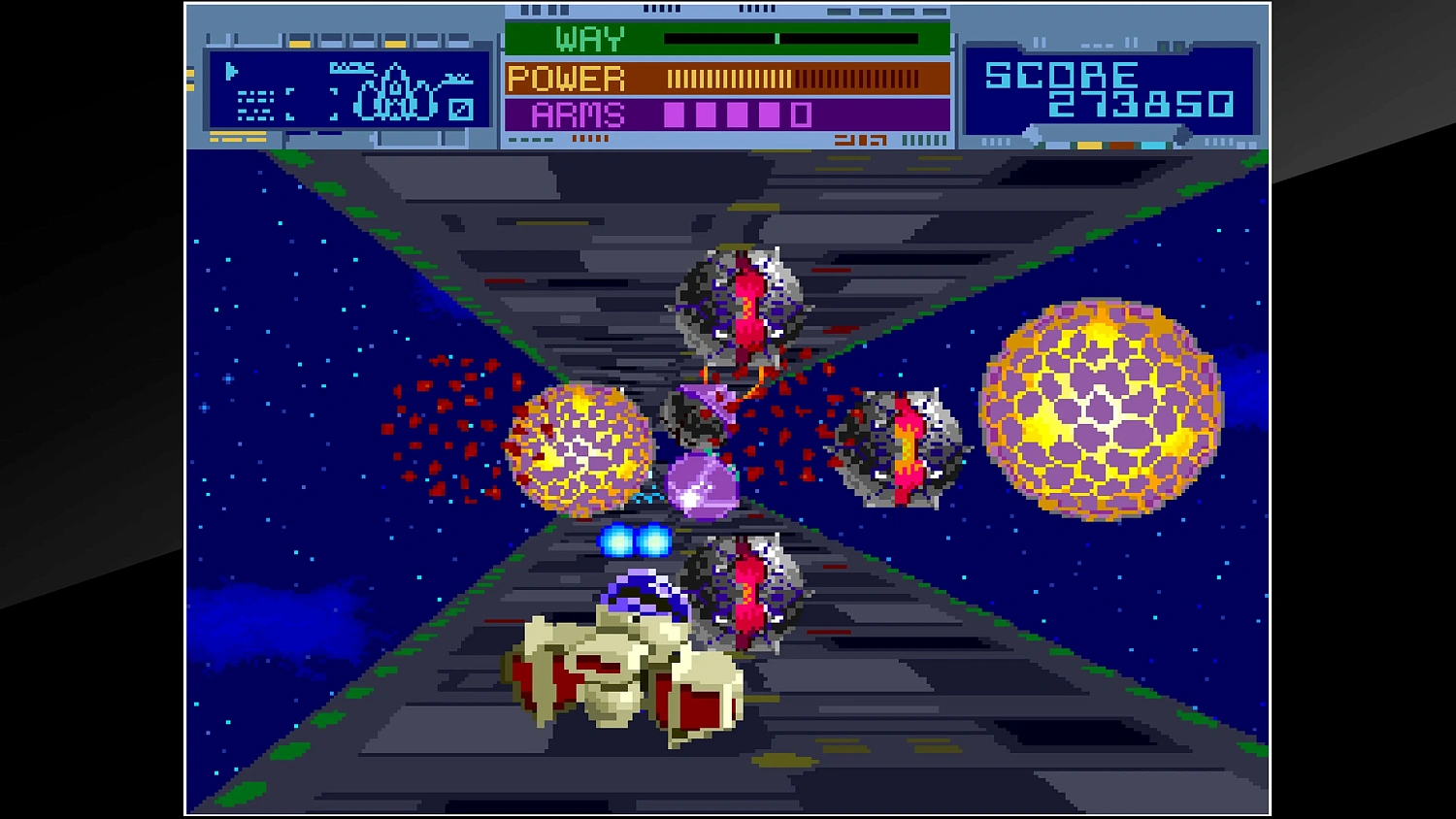Switch to the ARMS row of the HUD
The image size is (1456, 819).
pyautogui.click(x=578, y=114)
